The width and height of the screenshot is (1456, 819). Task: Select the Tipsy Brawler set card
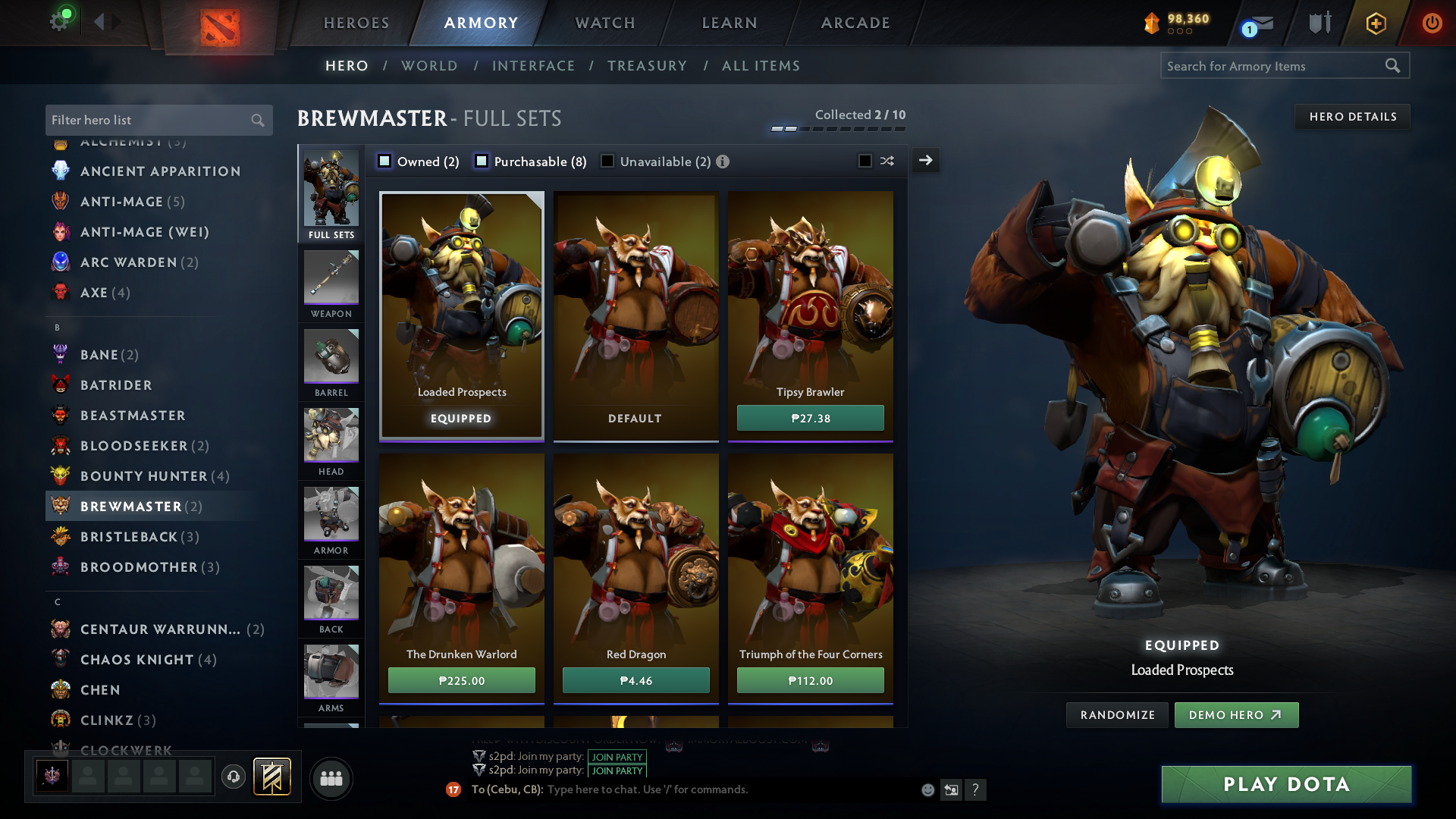[x=810, y=303]
